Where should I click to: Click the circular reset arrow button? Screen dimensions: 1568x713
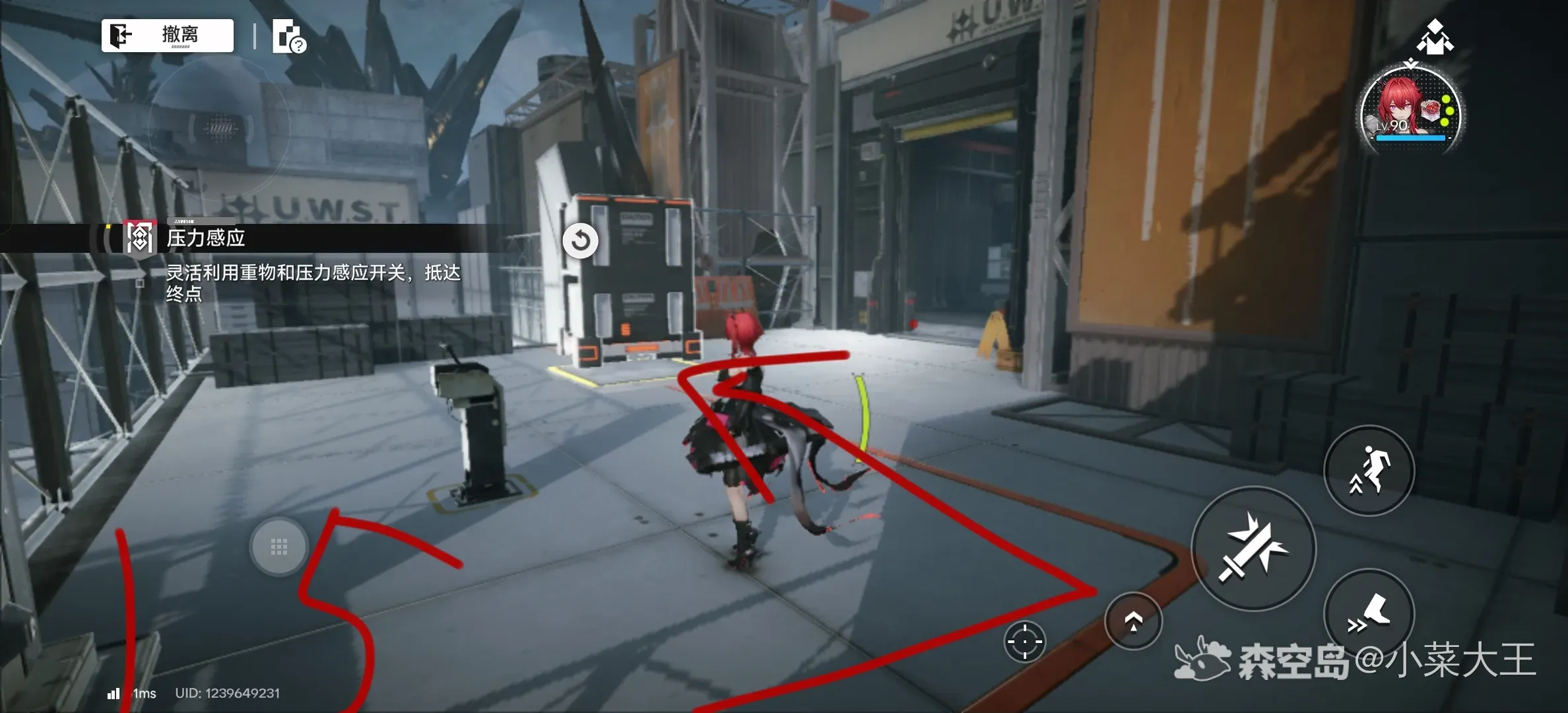click(x=580, y=240)
